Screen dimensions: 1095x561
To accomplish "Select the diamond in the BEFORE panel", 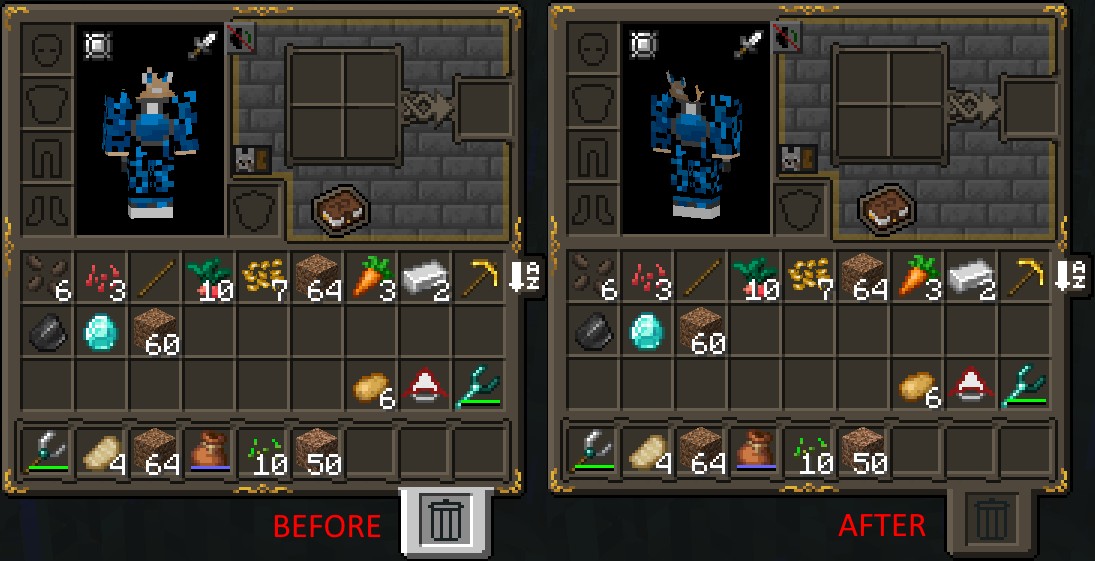I will point(100,331).
